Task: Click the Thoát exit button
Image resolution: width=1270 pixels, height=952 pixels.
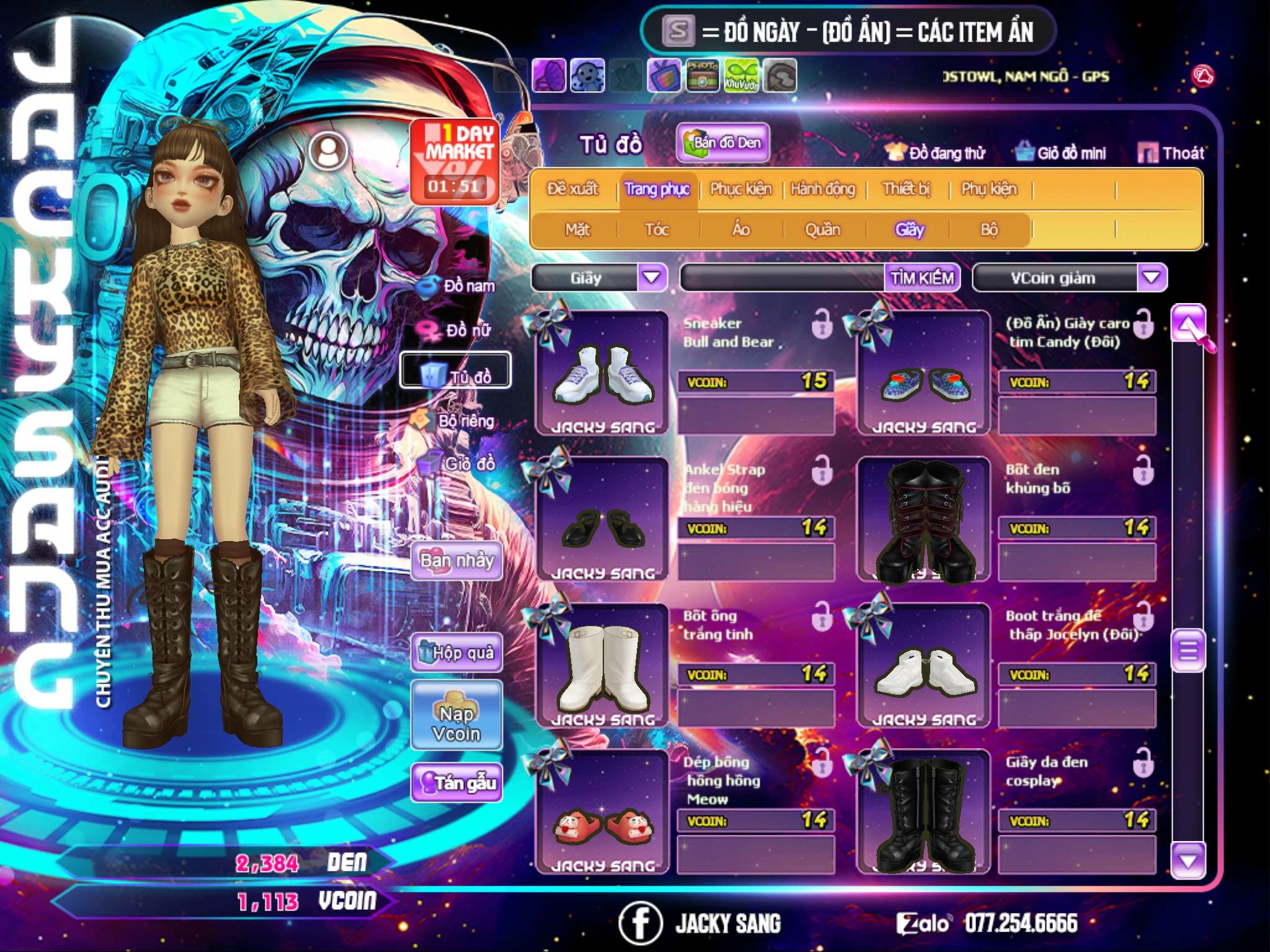Action: pos(1171,153)
